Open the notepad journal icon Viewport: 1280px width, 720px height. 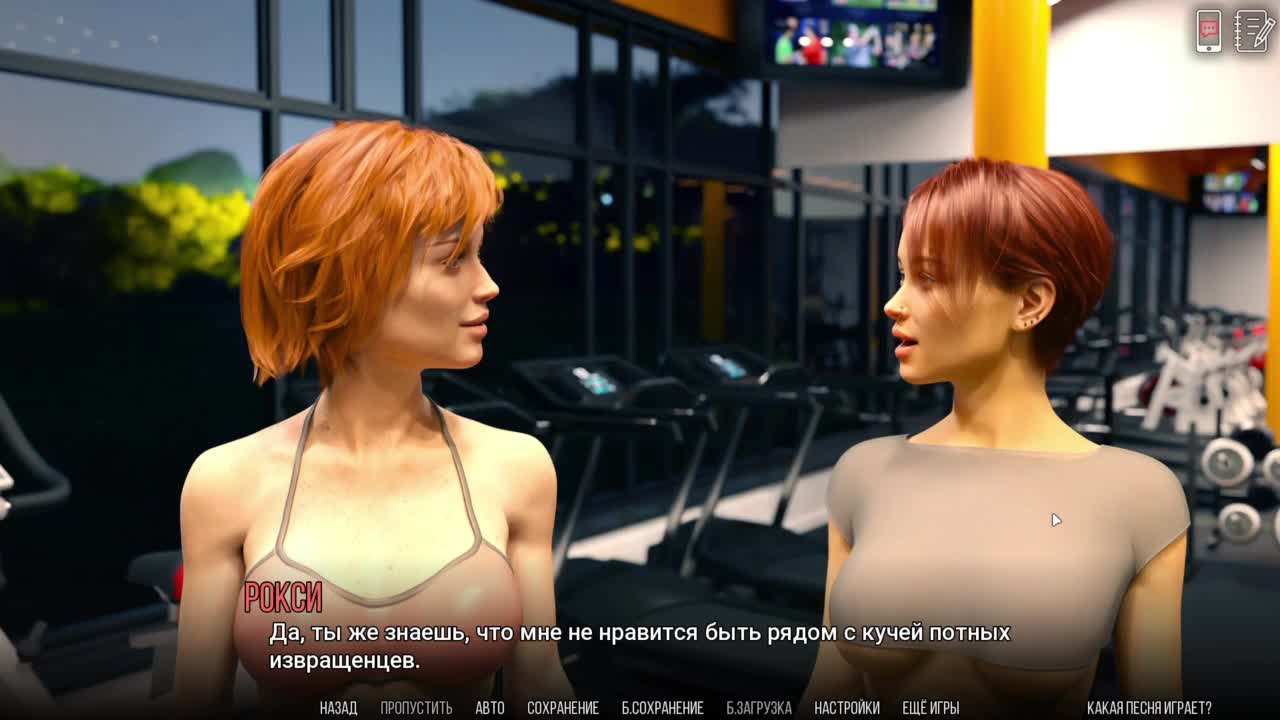pos(1254,31)
